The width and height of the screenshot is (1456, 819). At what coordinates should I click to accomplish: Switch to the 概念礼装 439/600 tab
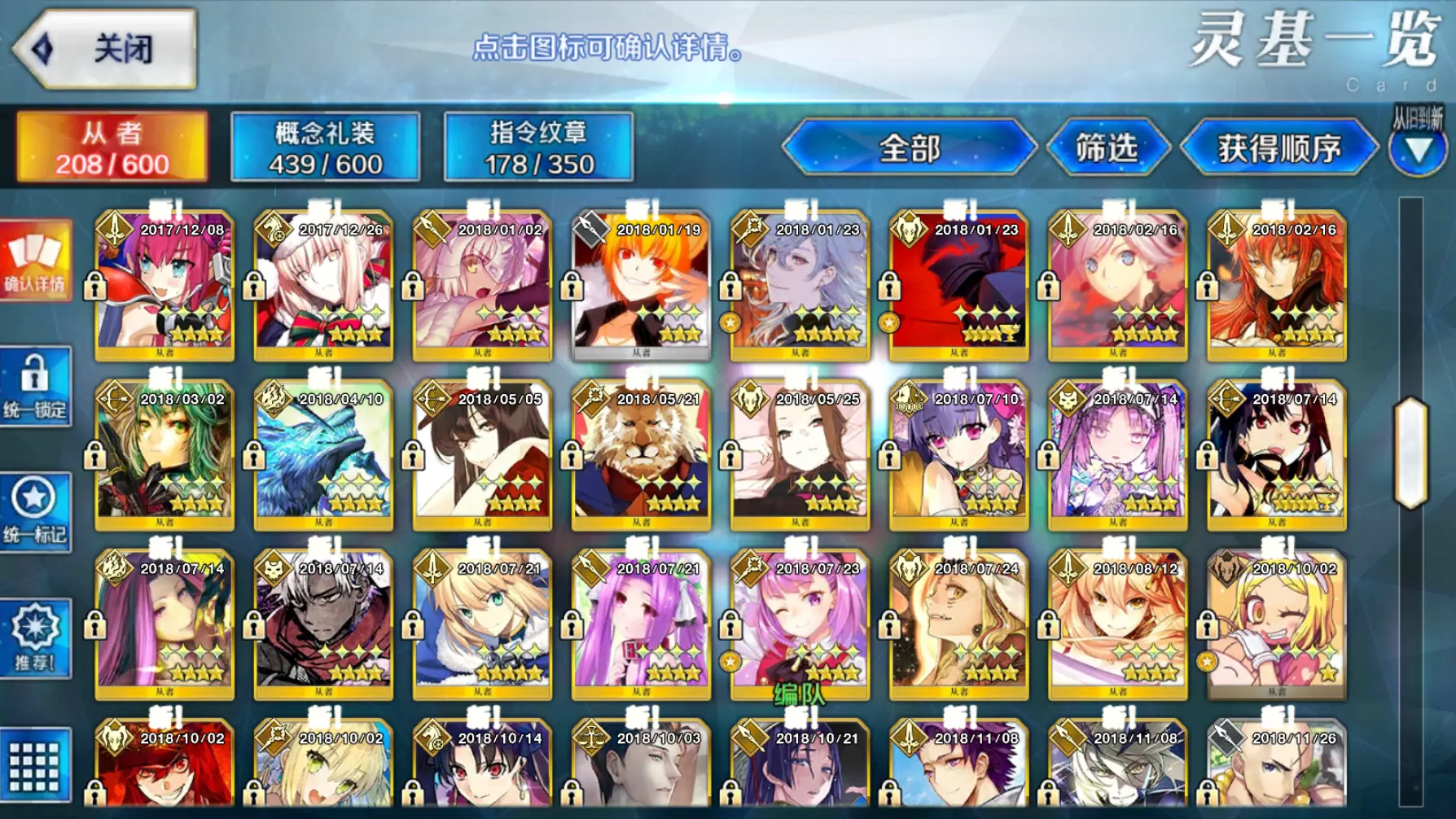tap(326, 145)
